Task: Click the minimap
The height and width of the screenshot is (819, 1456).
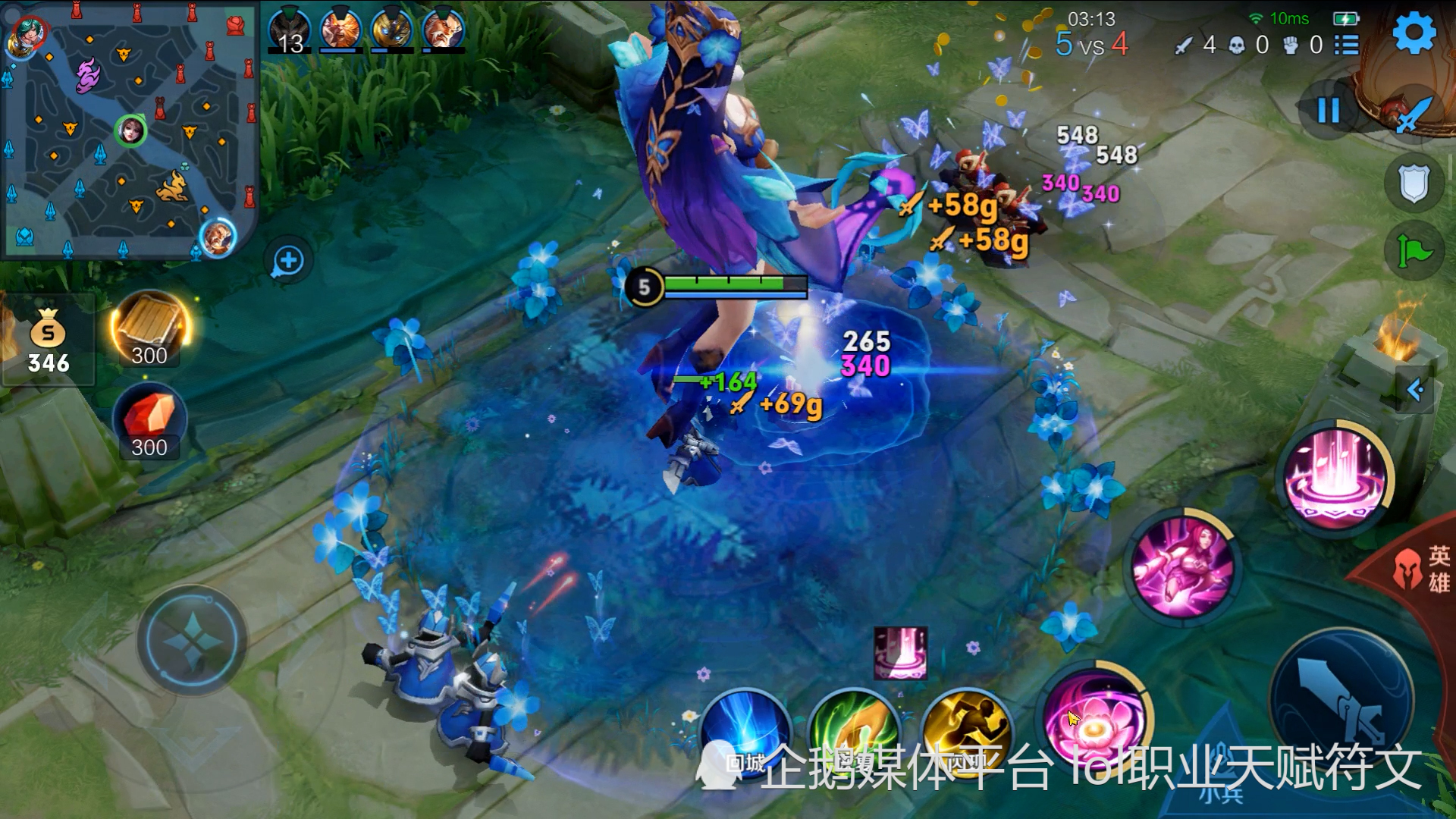Action: click(x=129, y=130)
